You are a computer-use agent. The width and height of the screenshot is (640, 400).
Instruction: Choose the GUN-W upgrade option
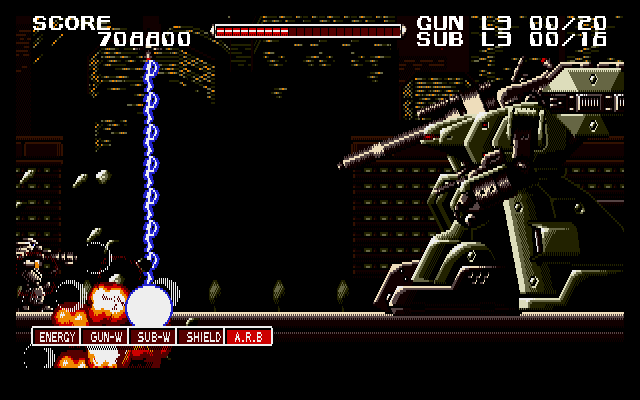click(104, 337)
